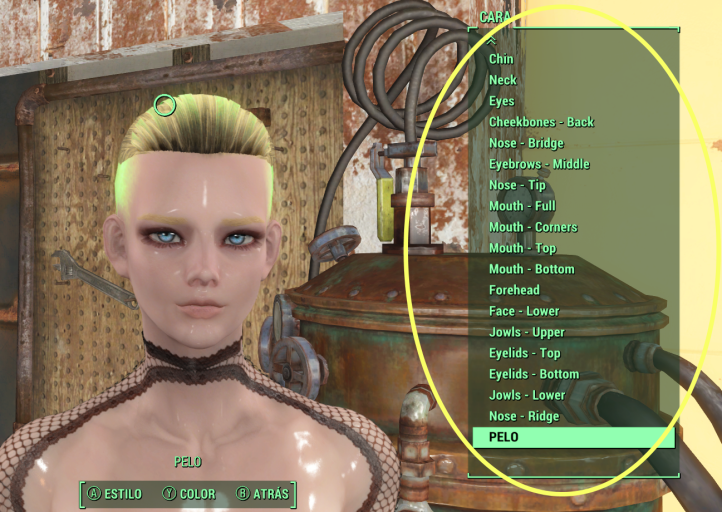
Task: Select Nose - Ridge entry
Action: (523, 416)
